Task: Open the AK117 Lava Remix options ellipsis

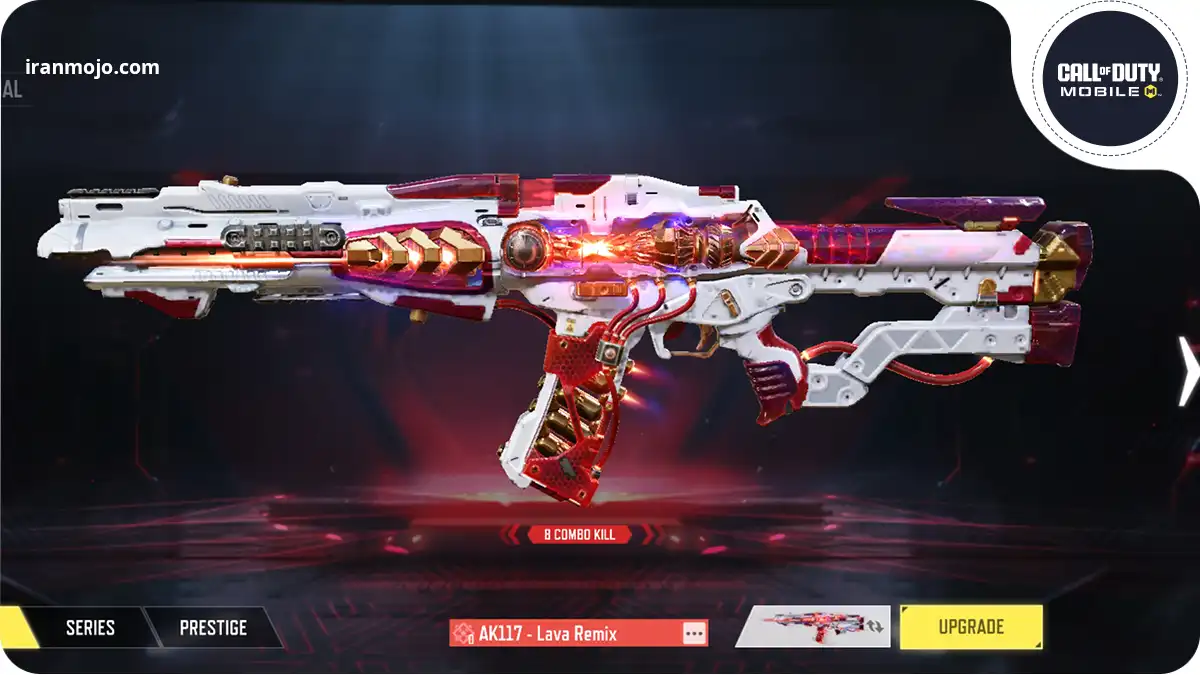Action: pyautogui.click(x=694, y=633)
